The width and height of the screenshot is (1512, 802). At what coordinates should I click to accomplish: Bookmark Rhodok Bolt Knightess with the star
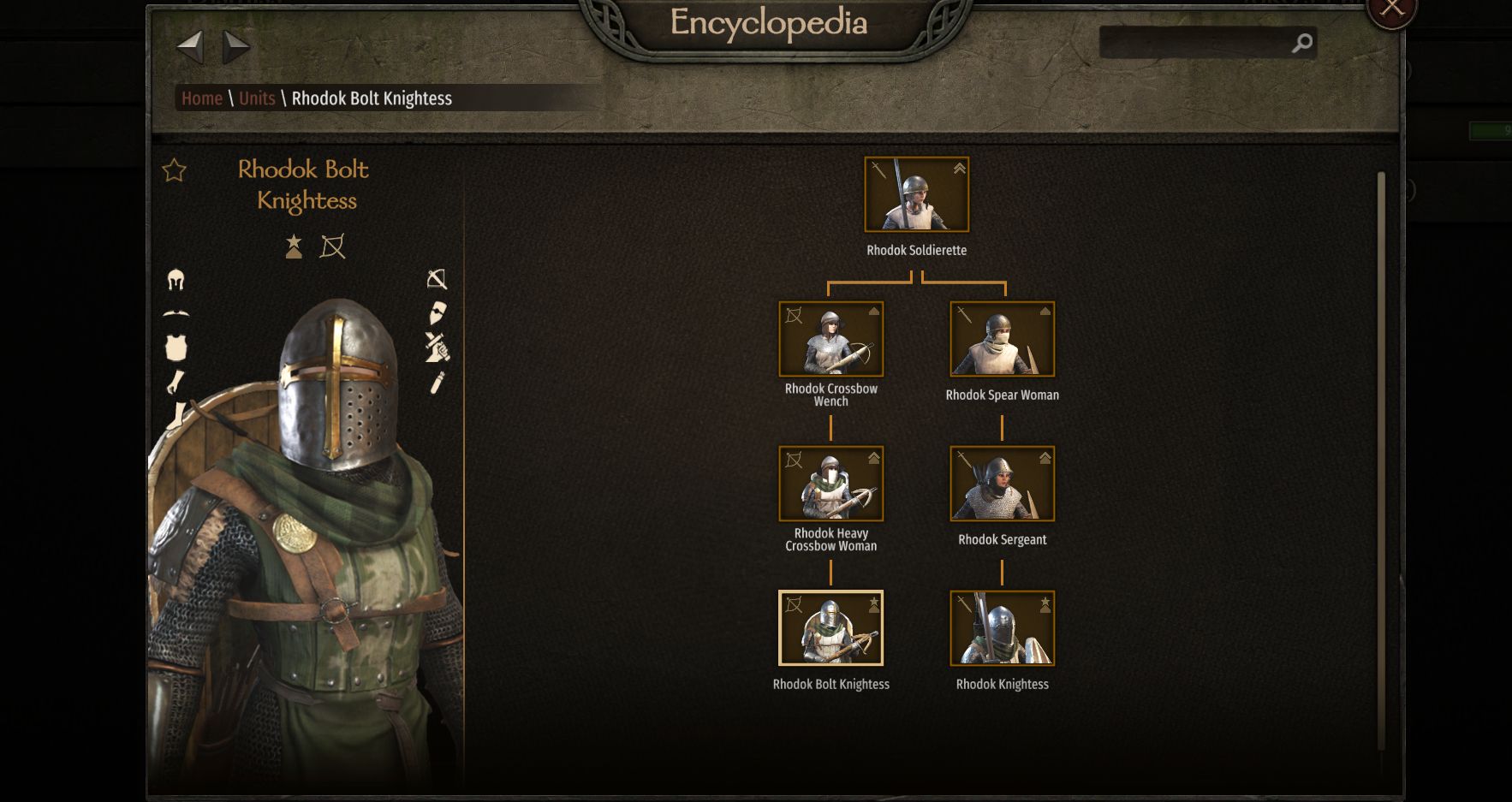tap(174, 170)
